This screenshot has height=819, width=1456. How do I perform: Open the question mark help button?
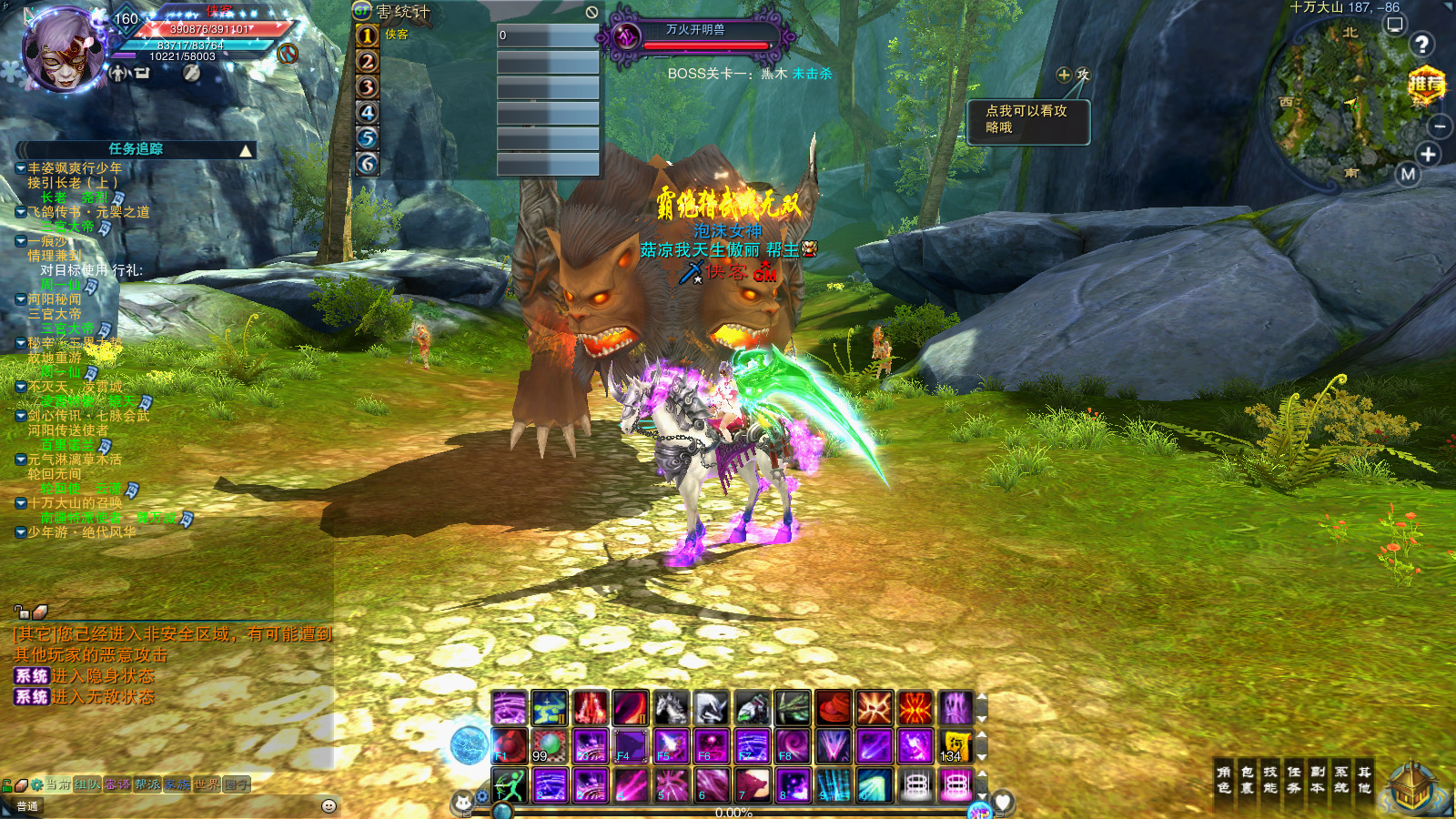point(1421,45)
